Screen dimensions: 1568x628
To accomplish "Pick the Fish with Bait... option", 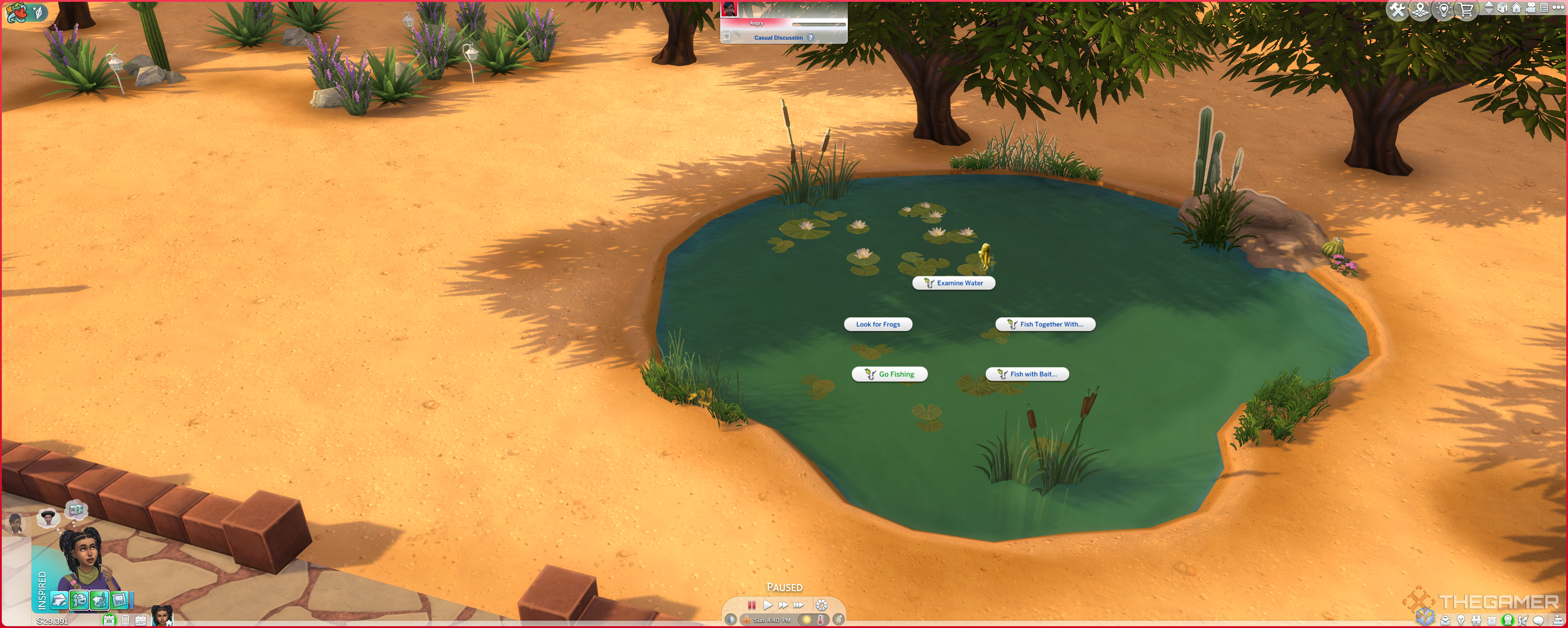I will [1027, 374].
